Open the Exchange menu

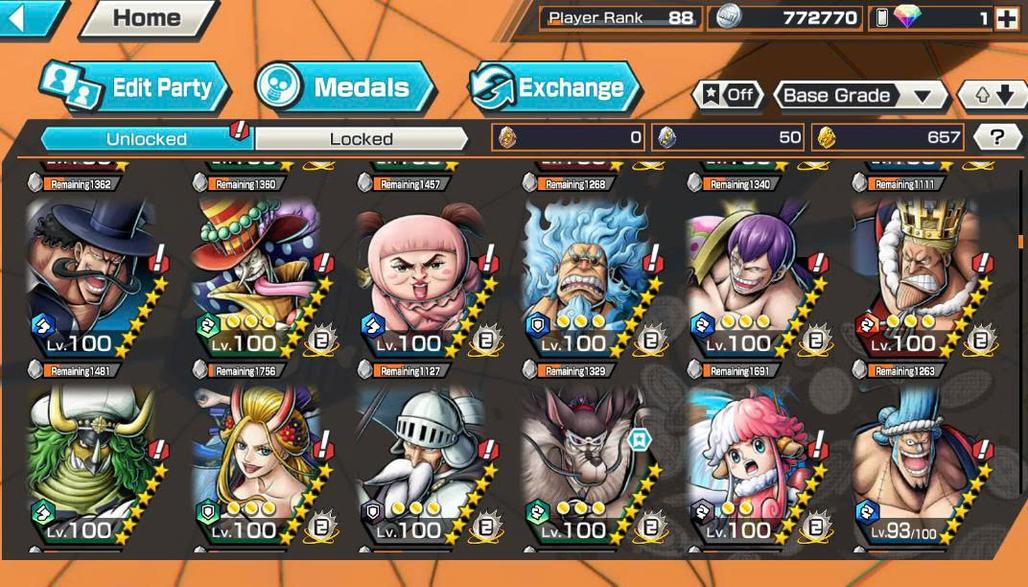pos(555,87)
